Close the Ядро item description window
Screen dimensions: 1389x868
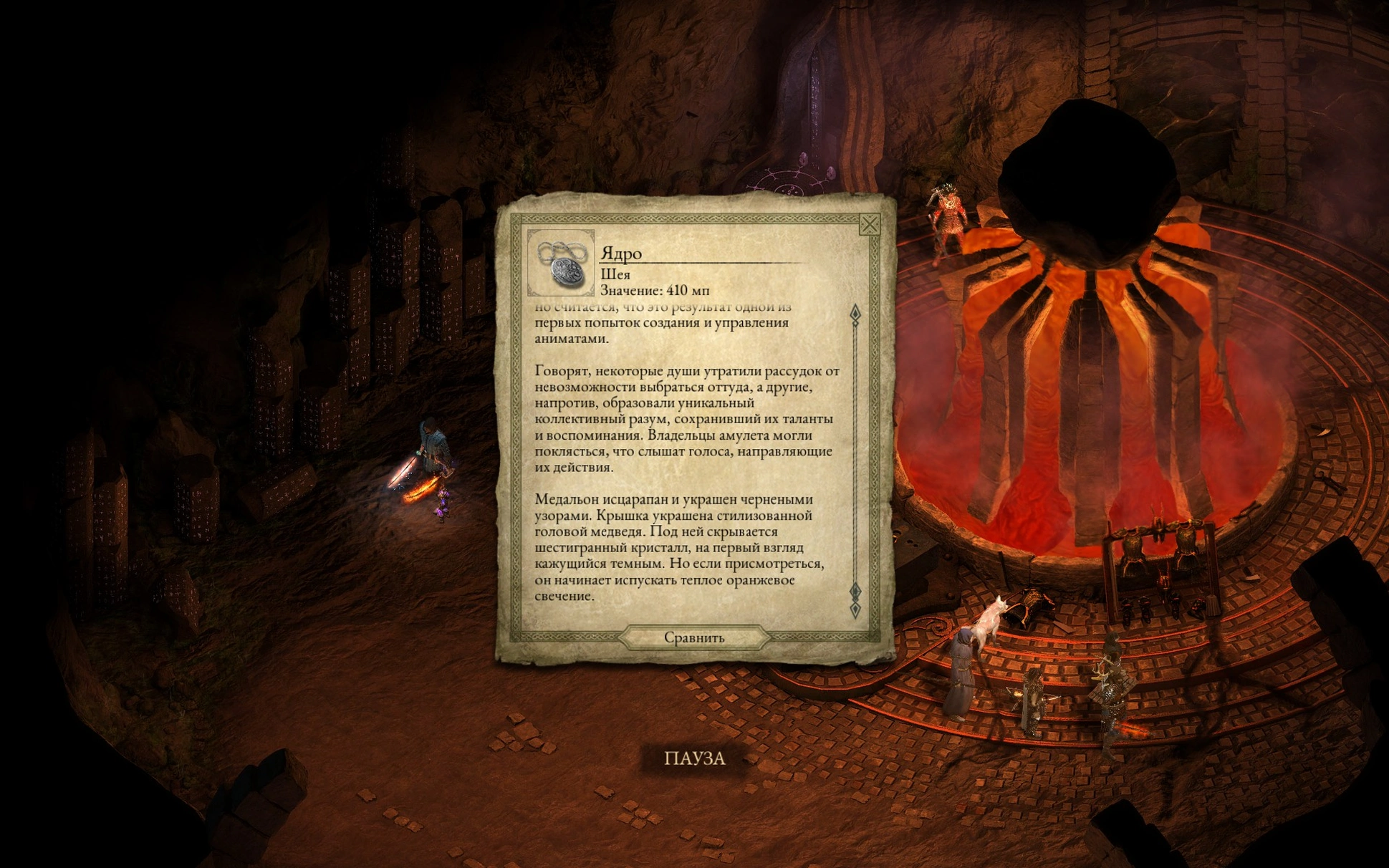tap(869, 225)
